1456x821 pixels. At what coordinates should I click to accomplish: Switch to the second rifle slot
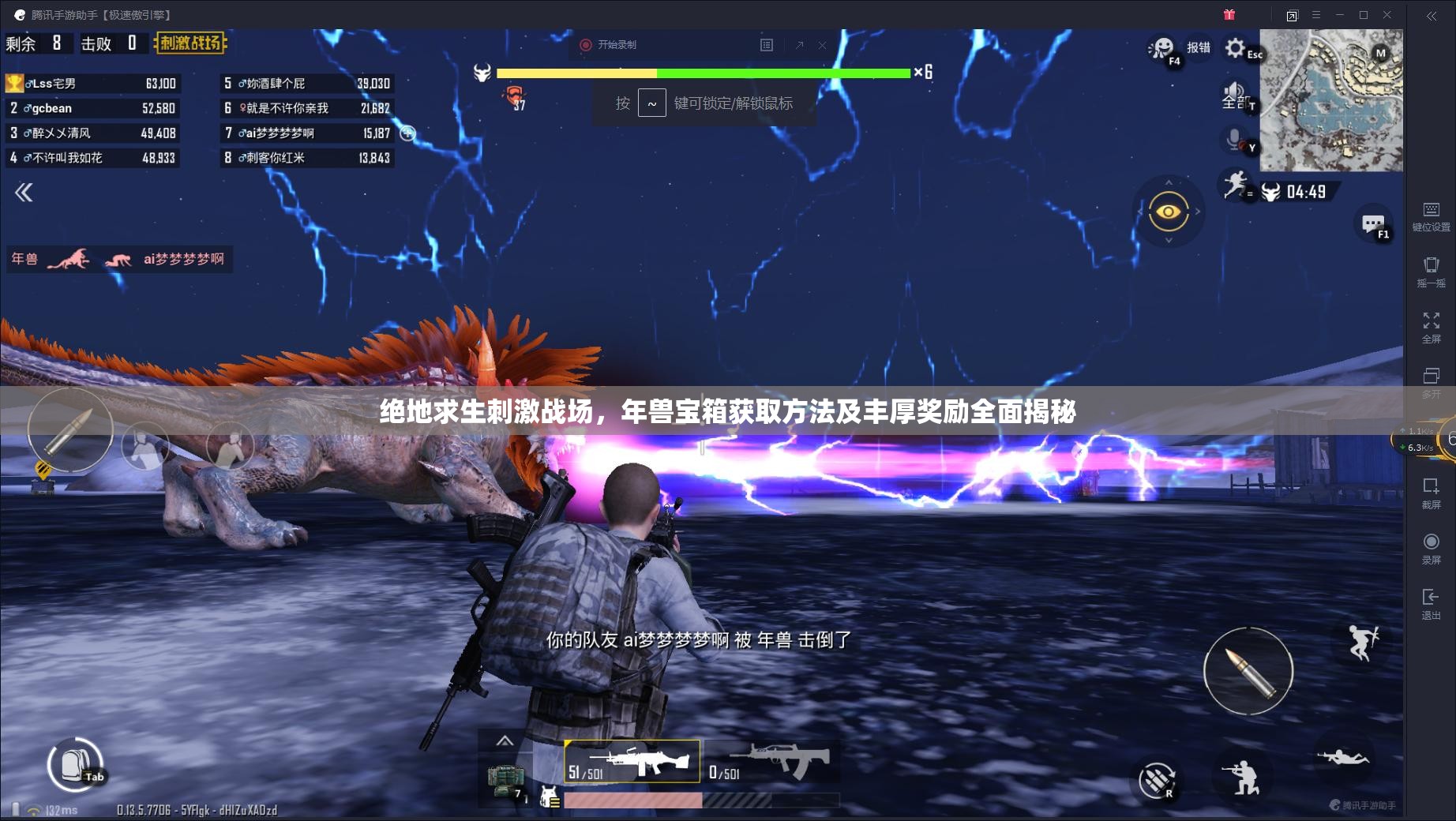click(771, 762)
